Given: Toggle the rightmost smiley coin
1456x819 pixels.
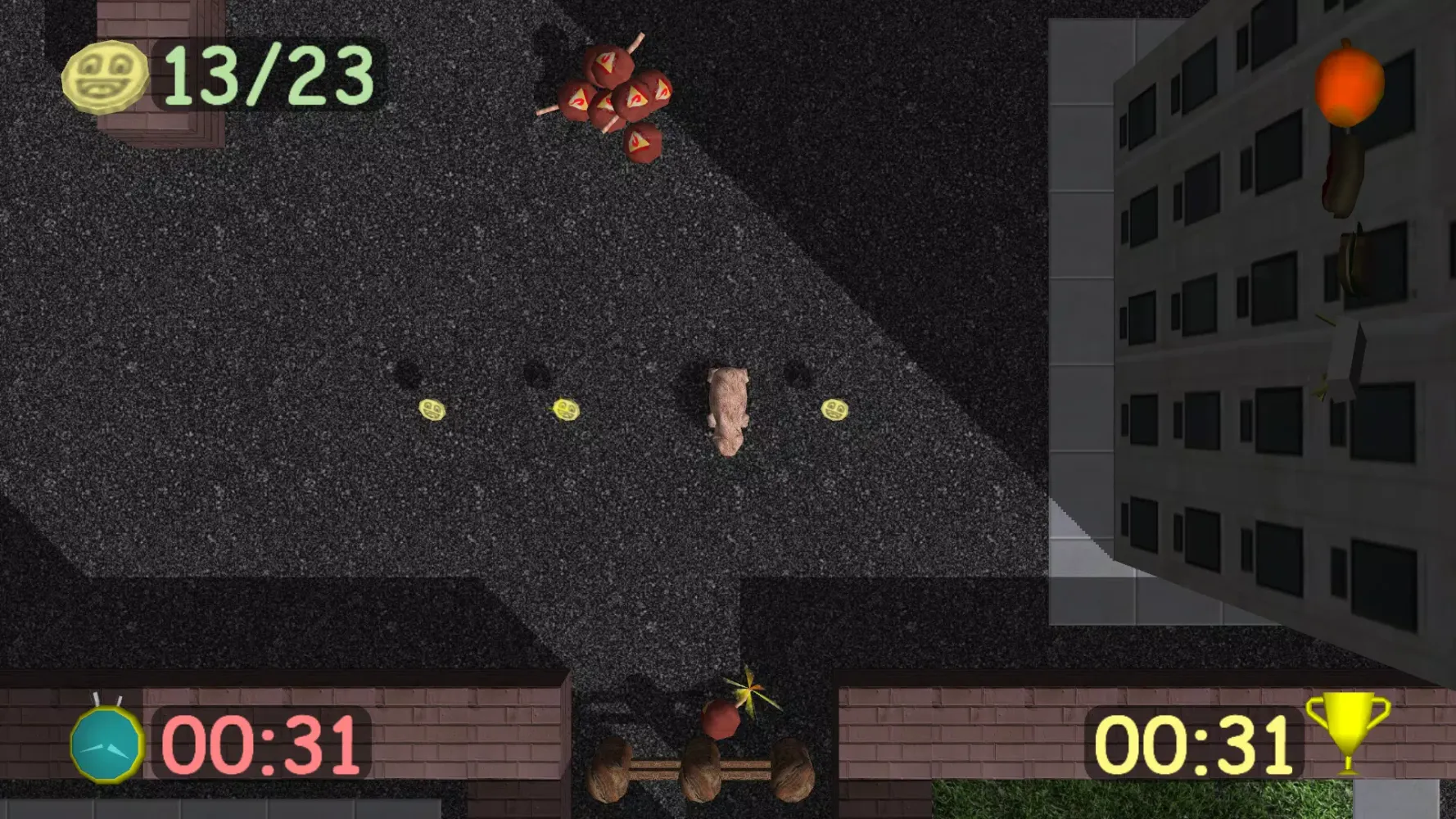Looking at the screenshot, I should coord(834,409).
